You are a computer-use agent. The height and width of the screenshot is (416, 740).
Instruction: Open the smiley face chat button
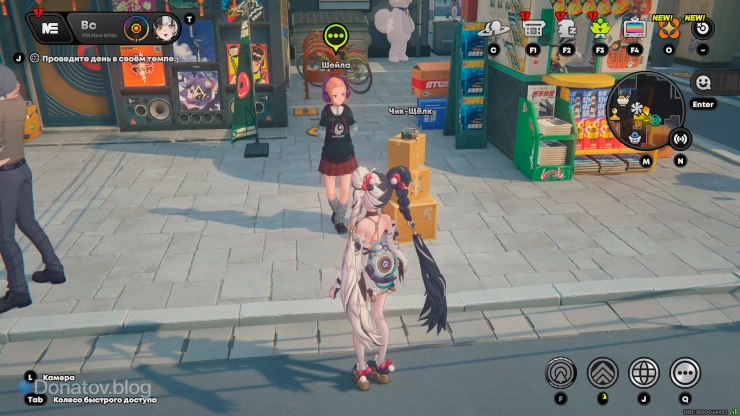coord(703,82)
